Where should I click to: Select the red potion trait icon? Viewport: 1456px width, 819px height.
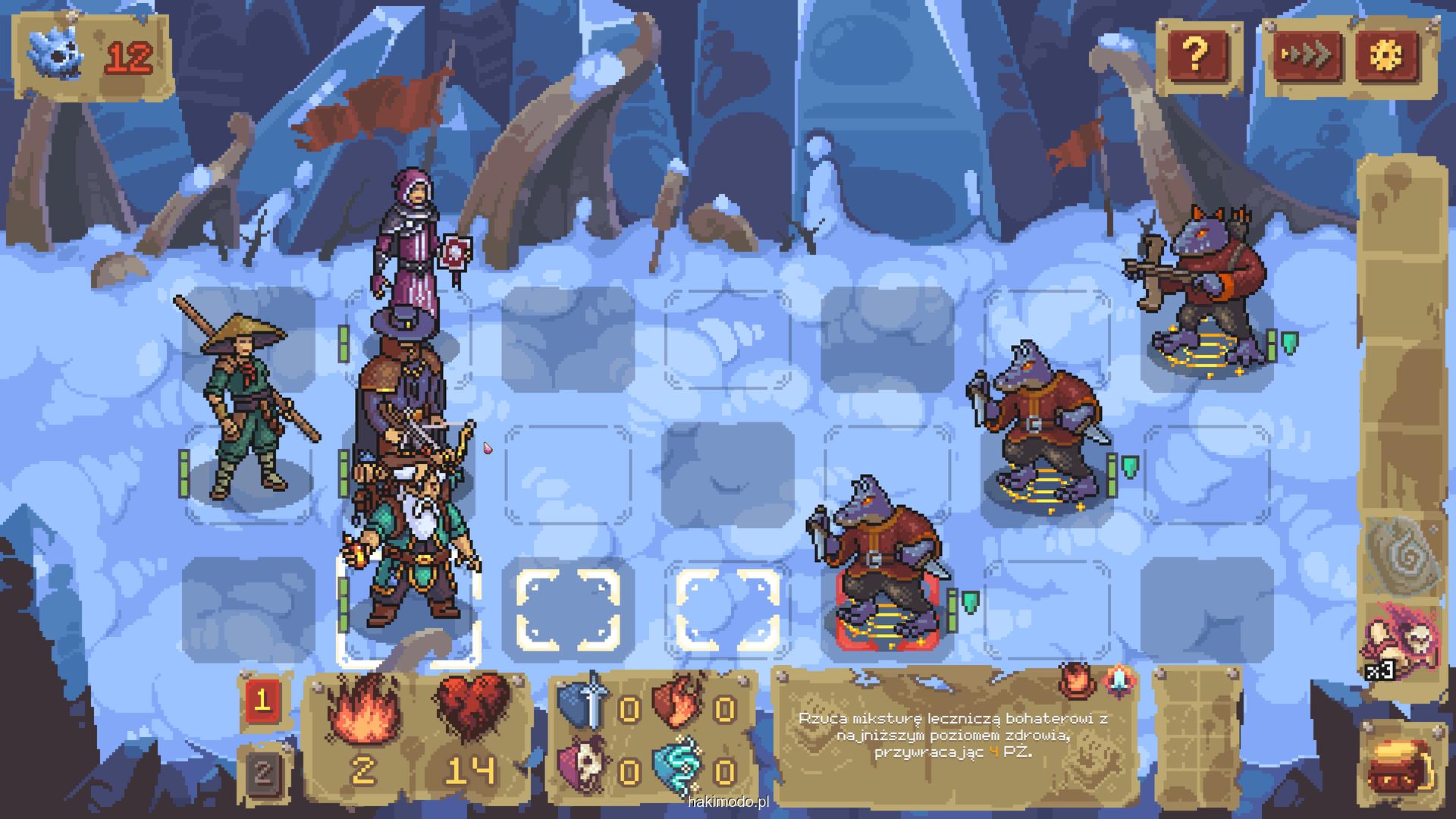pos(1075,680)
